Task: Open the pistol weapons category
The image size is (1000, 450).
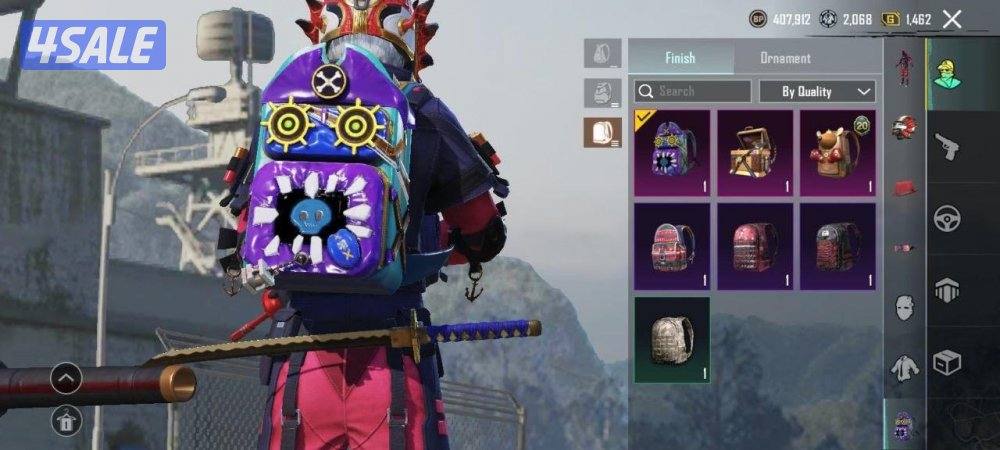Action: tap(946, 147)
